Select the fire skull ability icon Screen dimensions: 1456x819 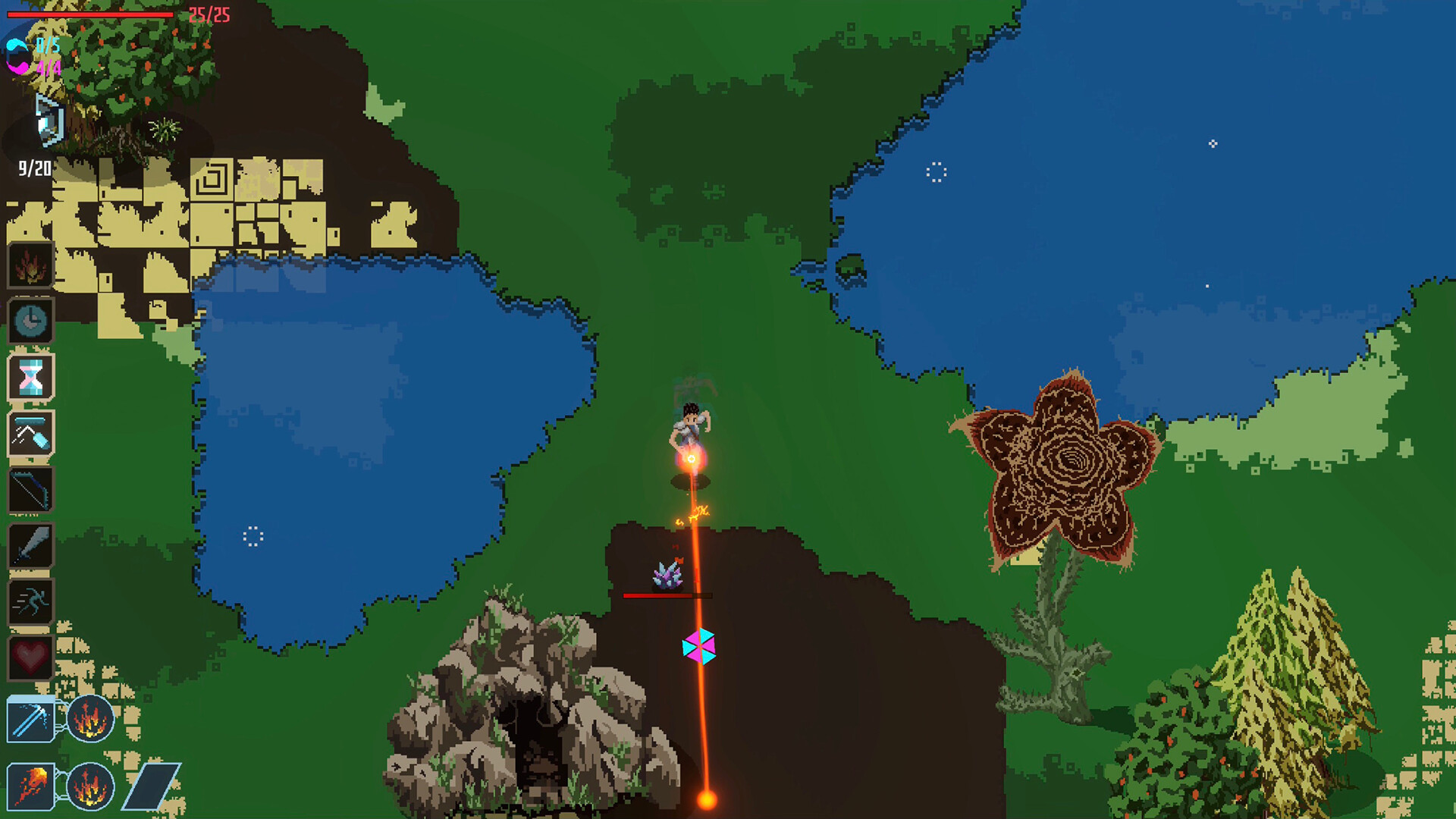point(32,265)
